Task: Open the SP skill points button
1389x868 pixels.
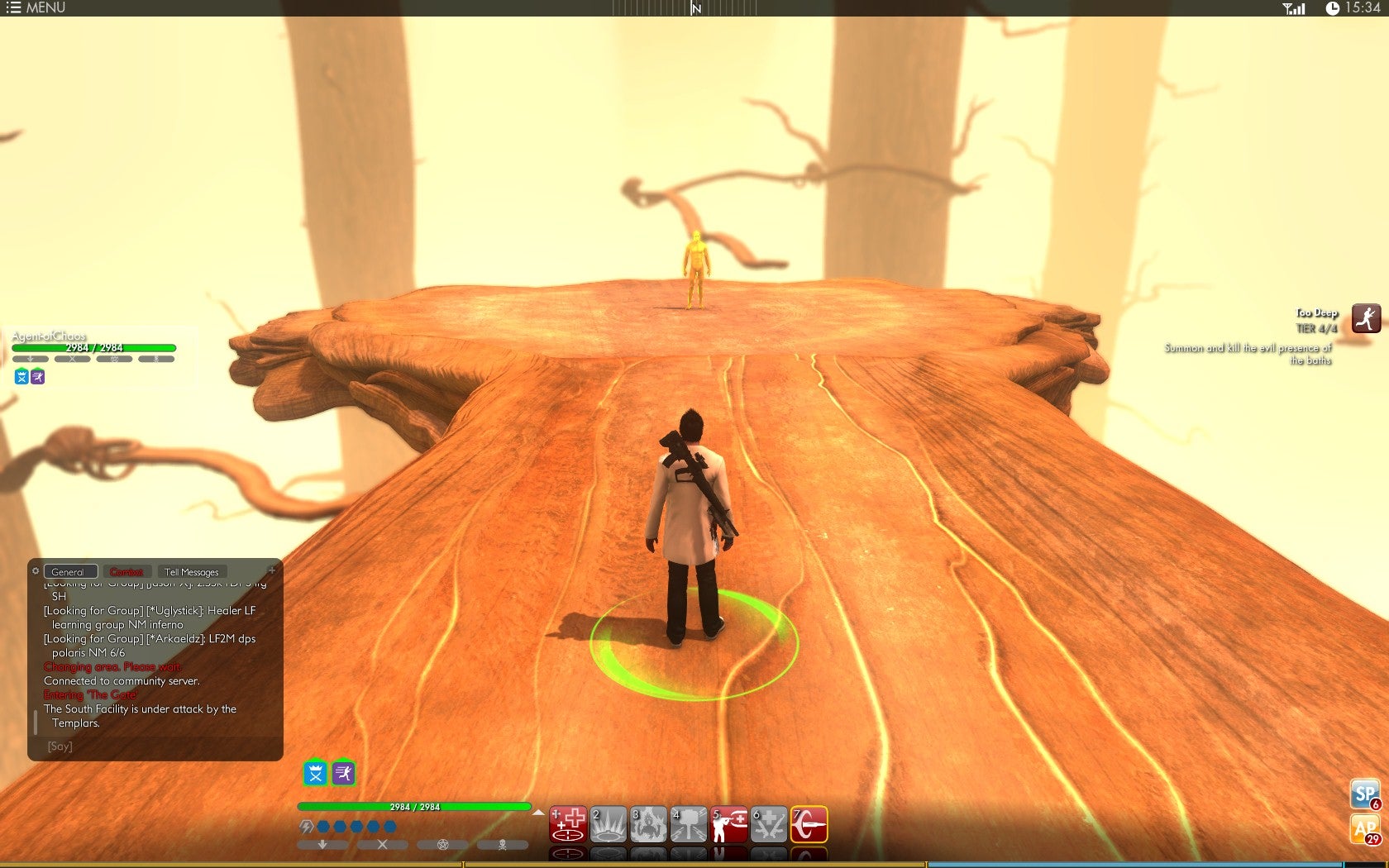Action: point(1365,794)
